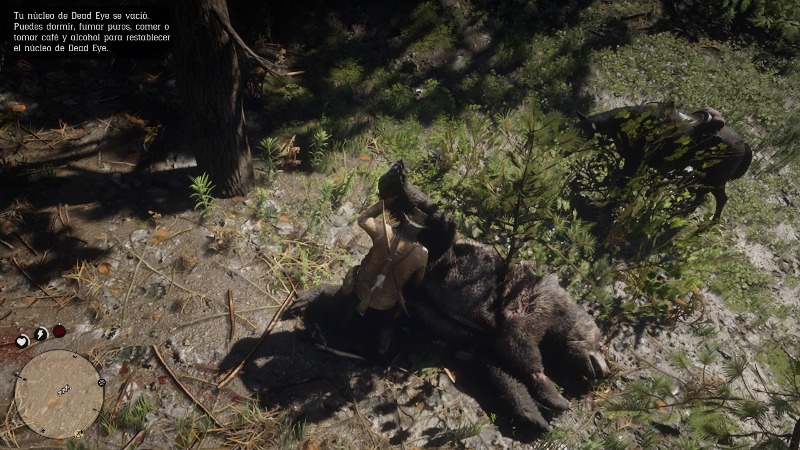
Task: Select the red Dead Eye core icon
Action: pos(60,331)
